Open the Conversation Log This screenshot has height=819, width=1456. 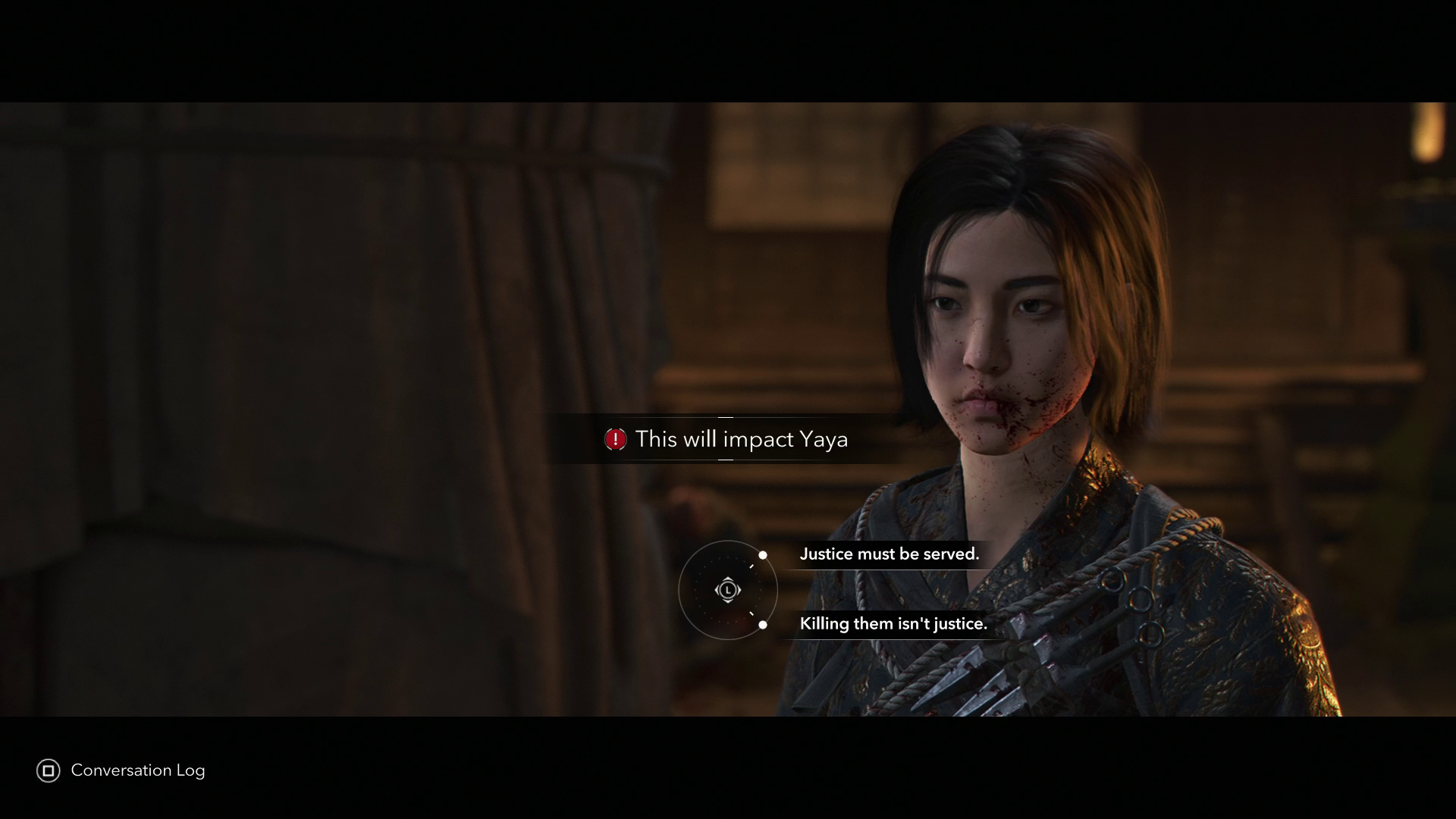[137, 770]
